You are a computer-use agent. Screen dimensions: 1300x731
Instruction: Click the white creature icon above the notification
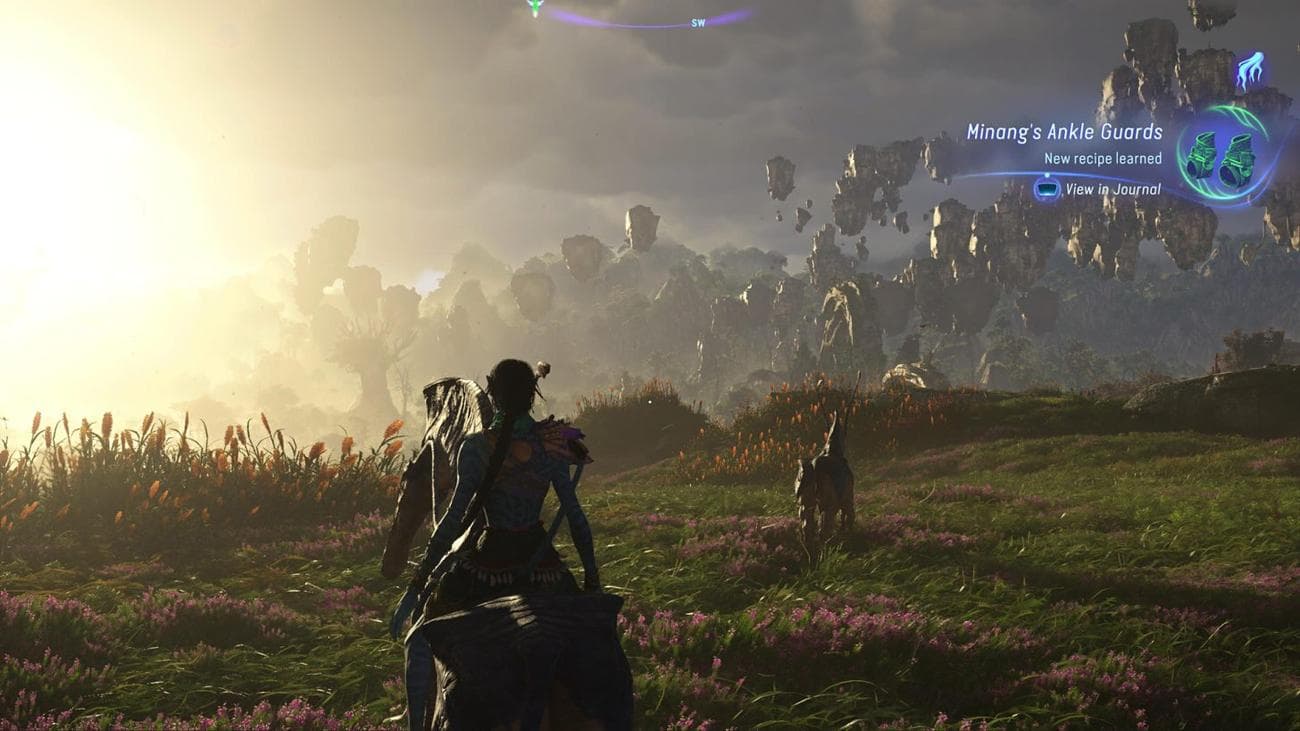pyautogui.click(x=1250, y=70)
